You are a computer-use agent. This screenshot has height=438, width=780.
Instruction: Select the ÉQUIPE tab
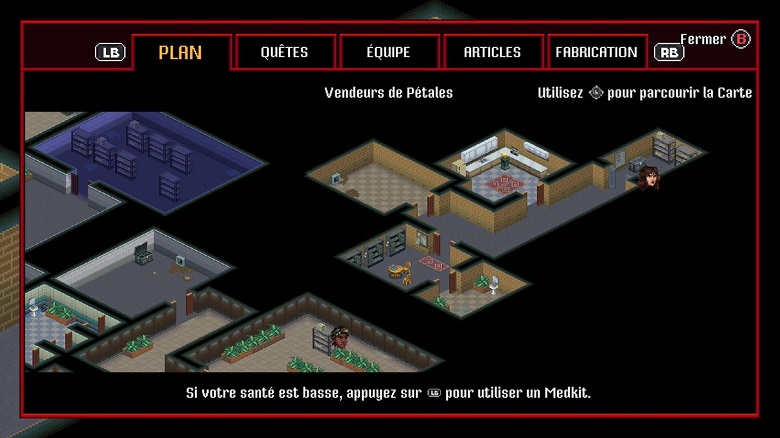(x=389, y=52)
